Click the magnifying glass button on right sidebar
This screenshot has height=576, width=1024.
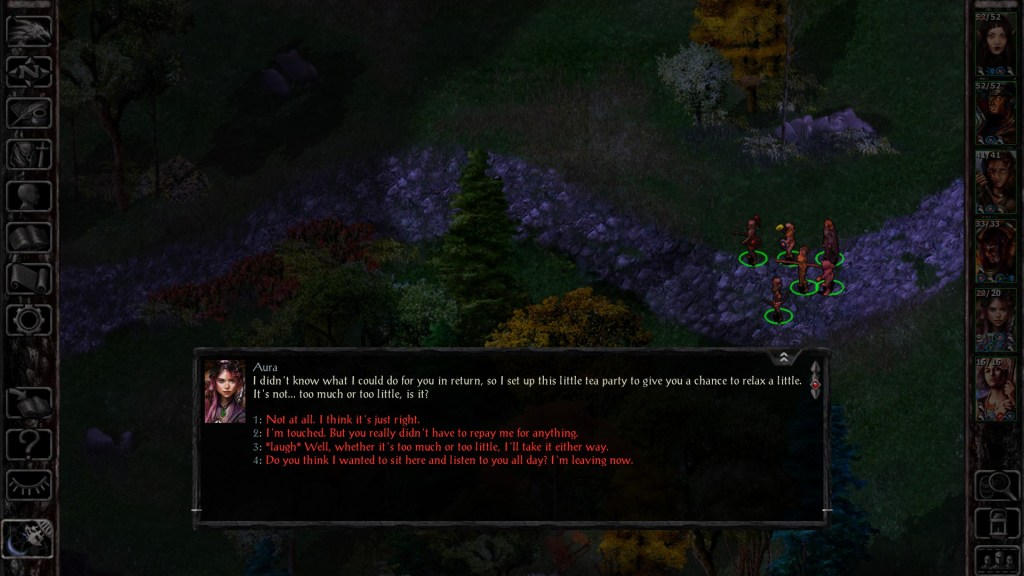click(995, 486)
